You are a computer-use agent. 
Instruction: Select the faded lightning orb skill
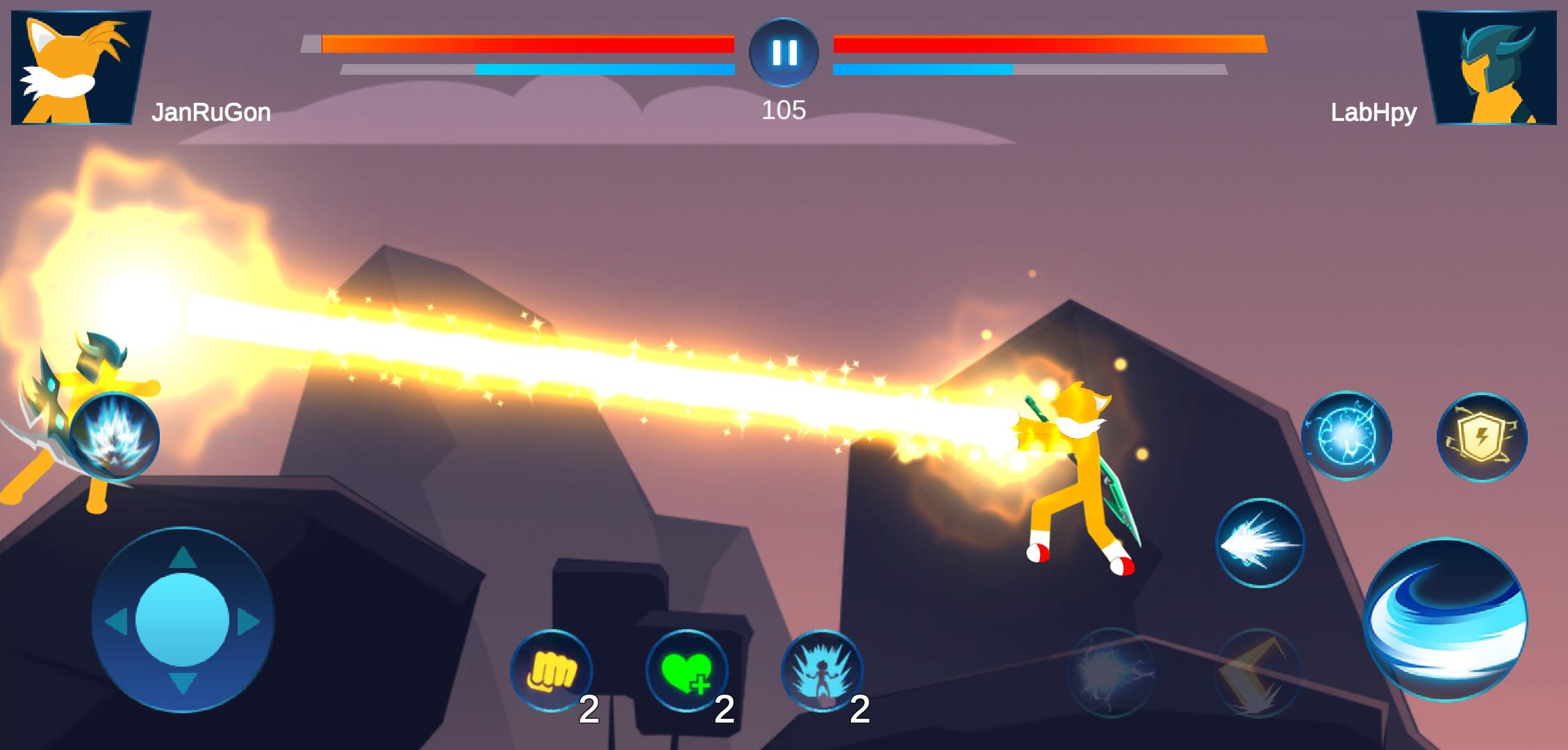[1110, 672]
